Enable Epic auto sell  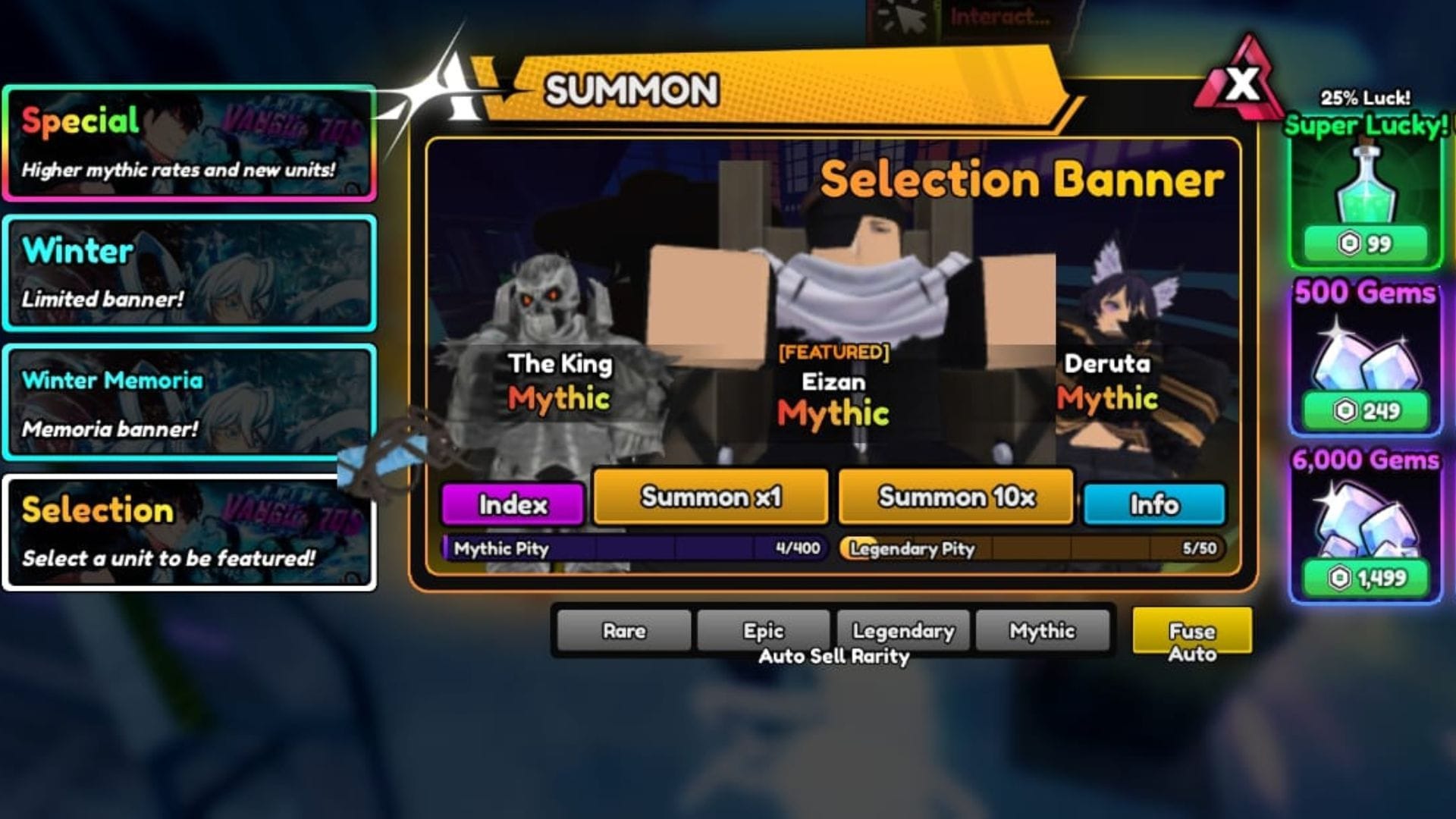[x=763, y=631]
